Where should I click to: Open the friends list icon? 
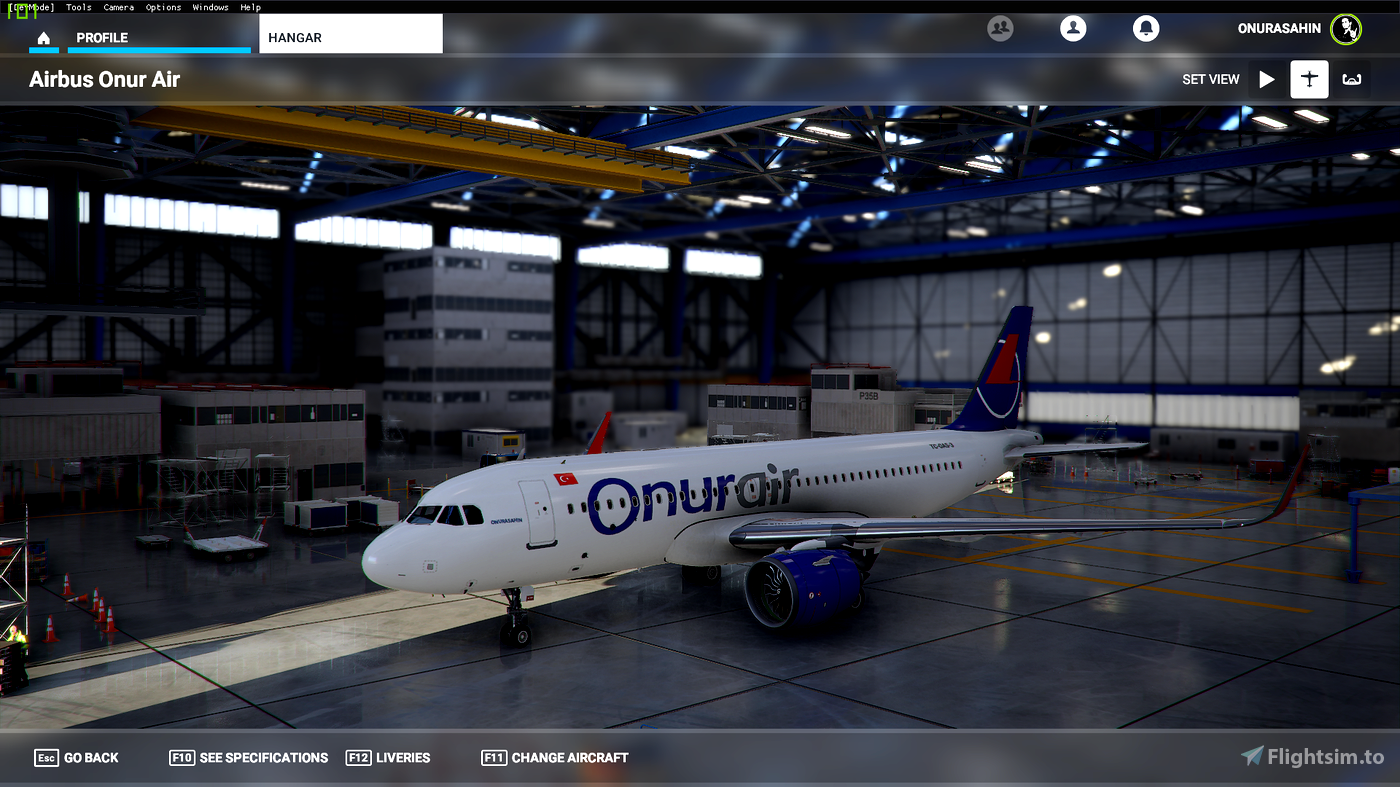coord(1000,28)
